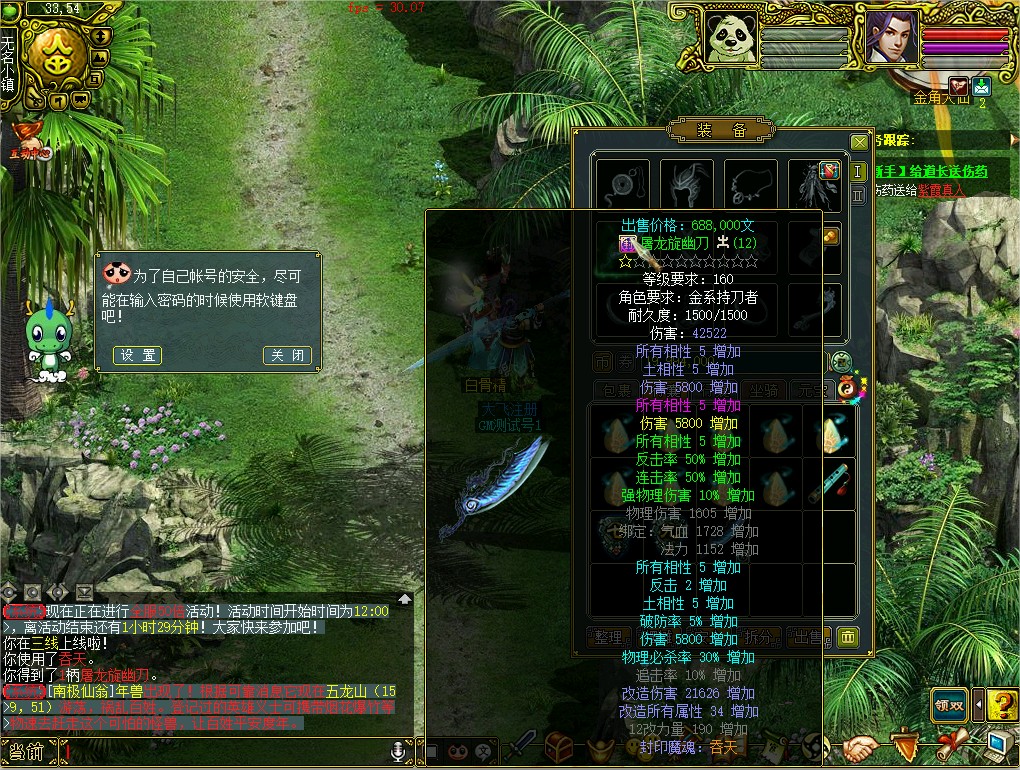Click the scissors icon under the compass
1020x770 pixels.
(36, 100)
